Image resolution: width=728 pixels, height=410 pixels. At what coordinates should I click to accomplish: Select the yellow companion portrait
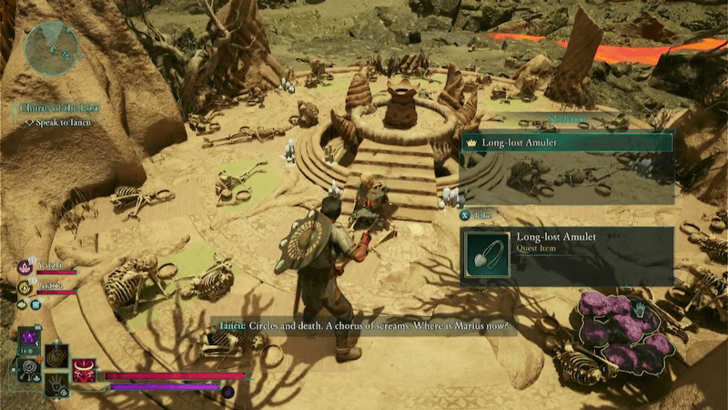pos(25,288)
